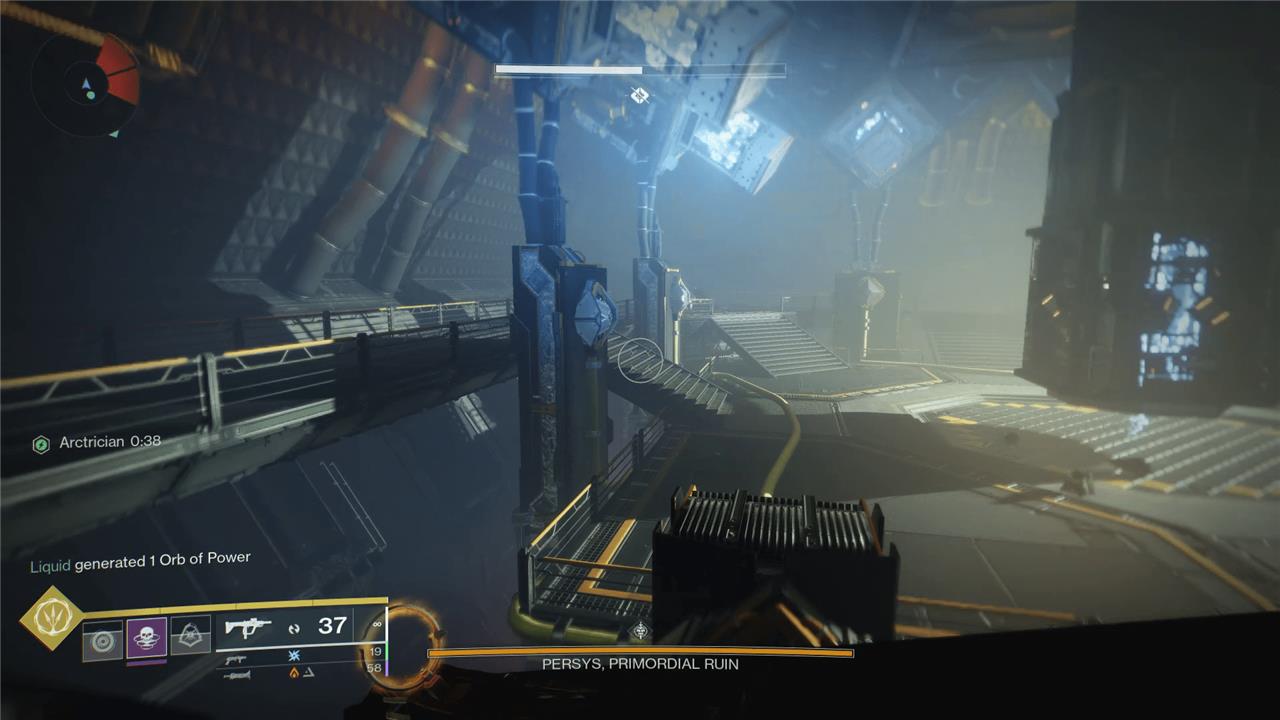The width and height of the screenshot is (1280, 720).
Task: Switch to the energy weapon icon
Action: [x=236, y=660]
